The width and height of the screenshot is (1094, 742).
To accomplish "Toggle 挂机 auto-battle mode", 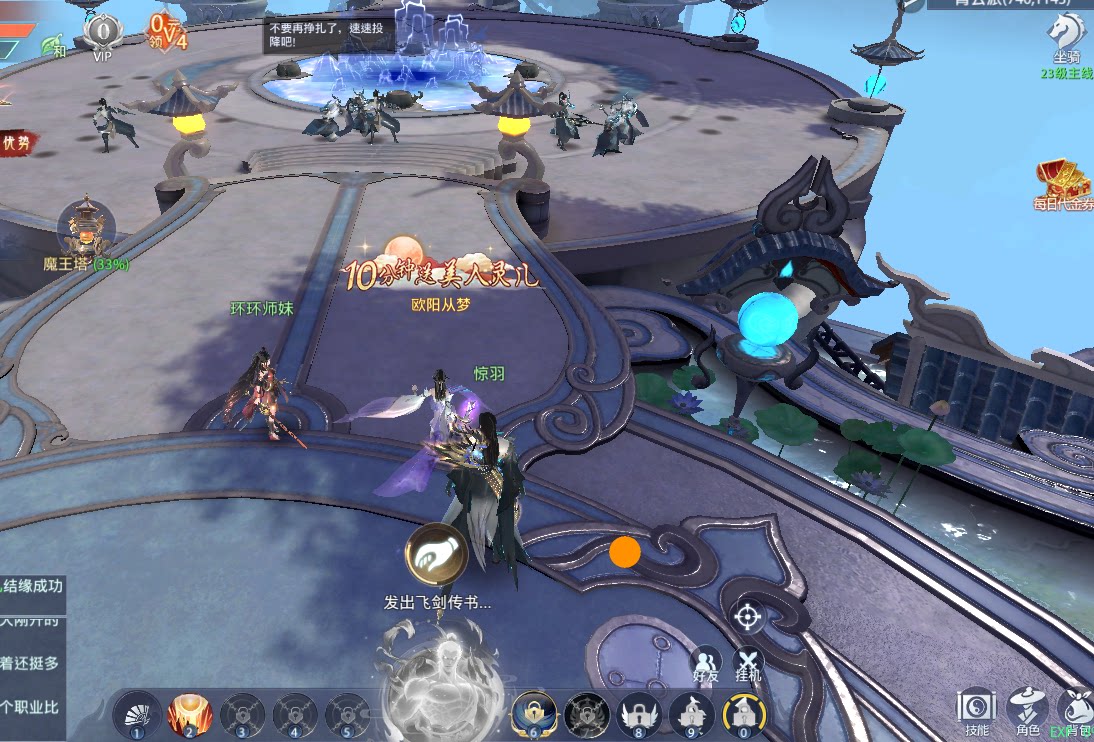I will point(748,661).
